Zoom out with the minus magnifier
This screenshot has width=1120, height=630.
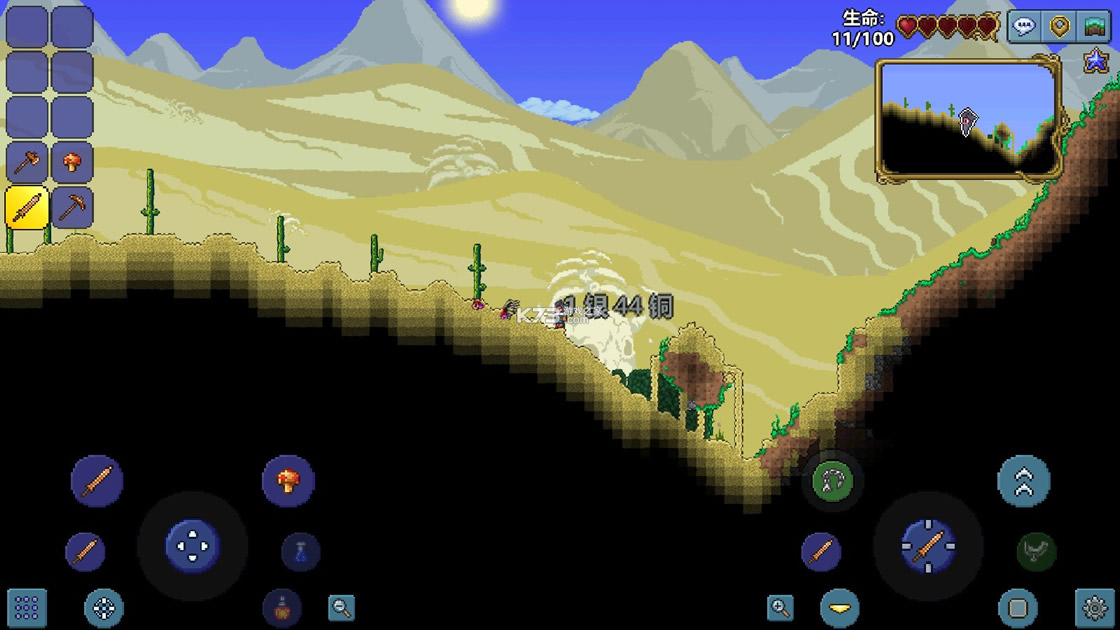pyautogui.click(x=342, y=607)
